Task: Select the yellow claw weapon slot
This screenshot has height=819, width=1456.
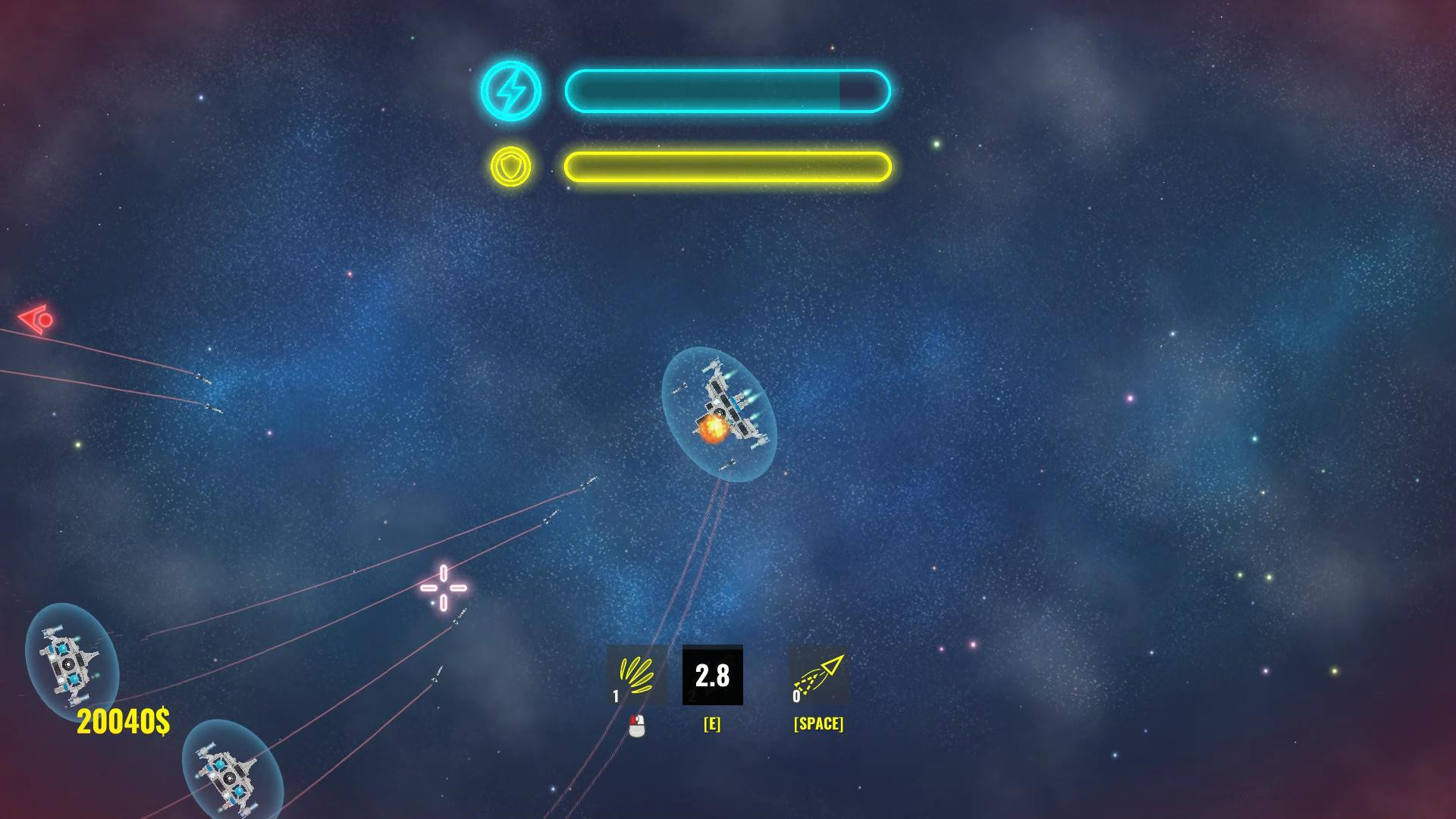Action: click(636, 676)
